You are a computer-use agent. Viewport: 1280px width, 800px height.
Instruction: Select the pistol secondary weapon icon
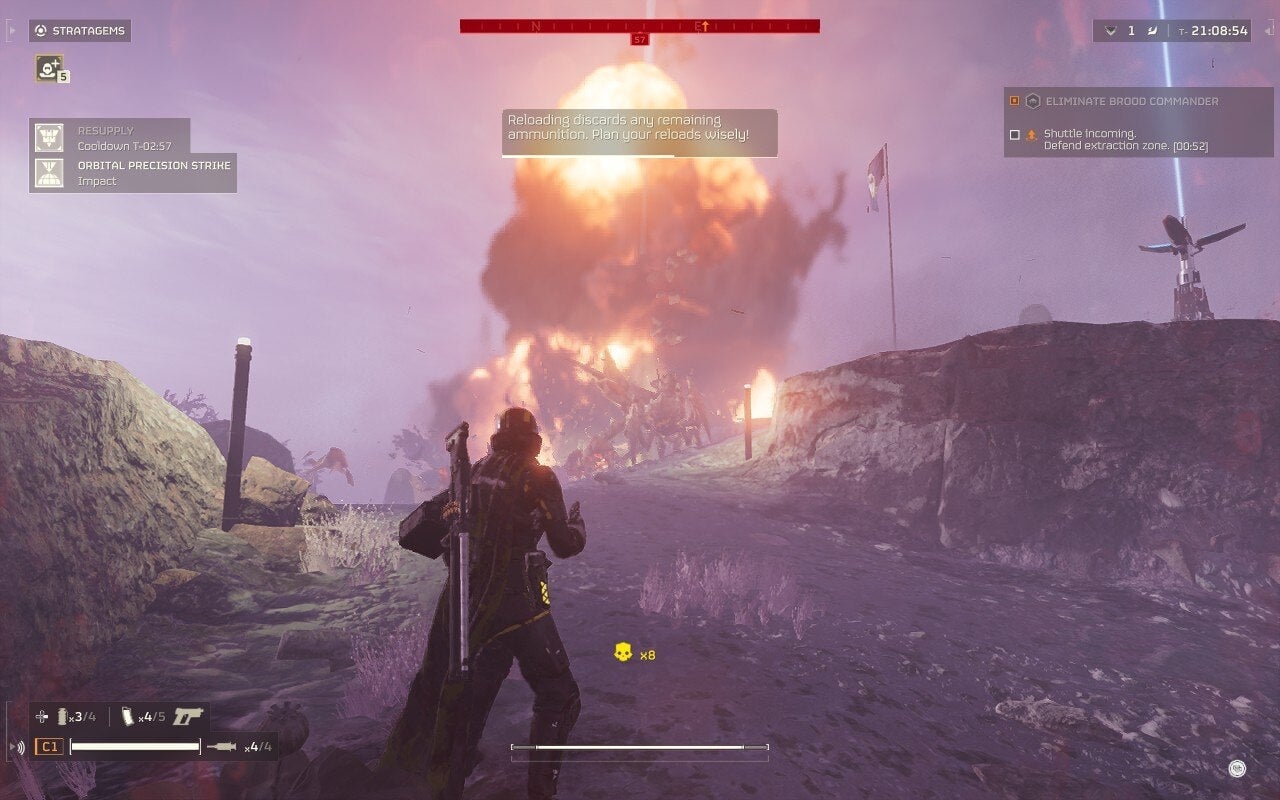point(187,716)
